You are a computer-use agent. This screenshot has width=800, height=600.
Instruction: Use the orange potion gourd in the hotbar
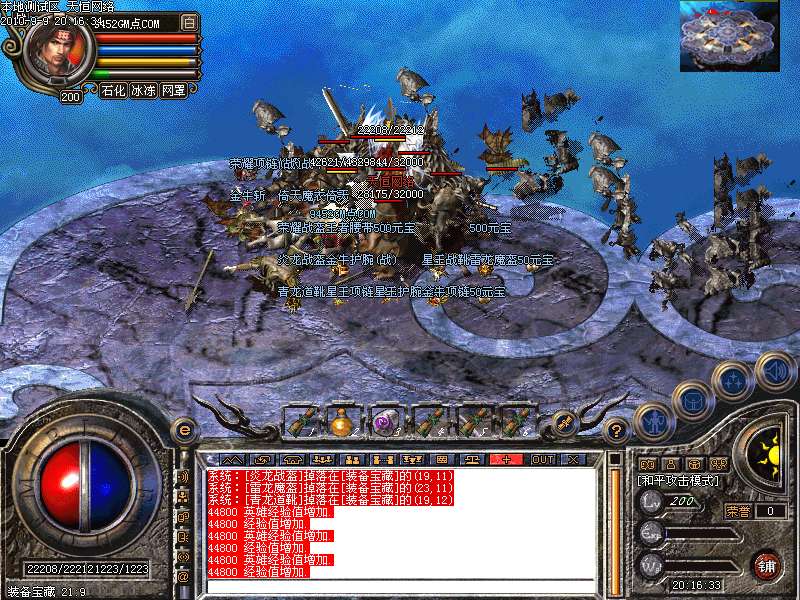click(x=342, y=422)
